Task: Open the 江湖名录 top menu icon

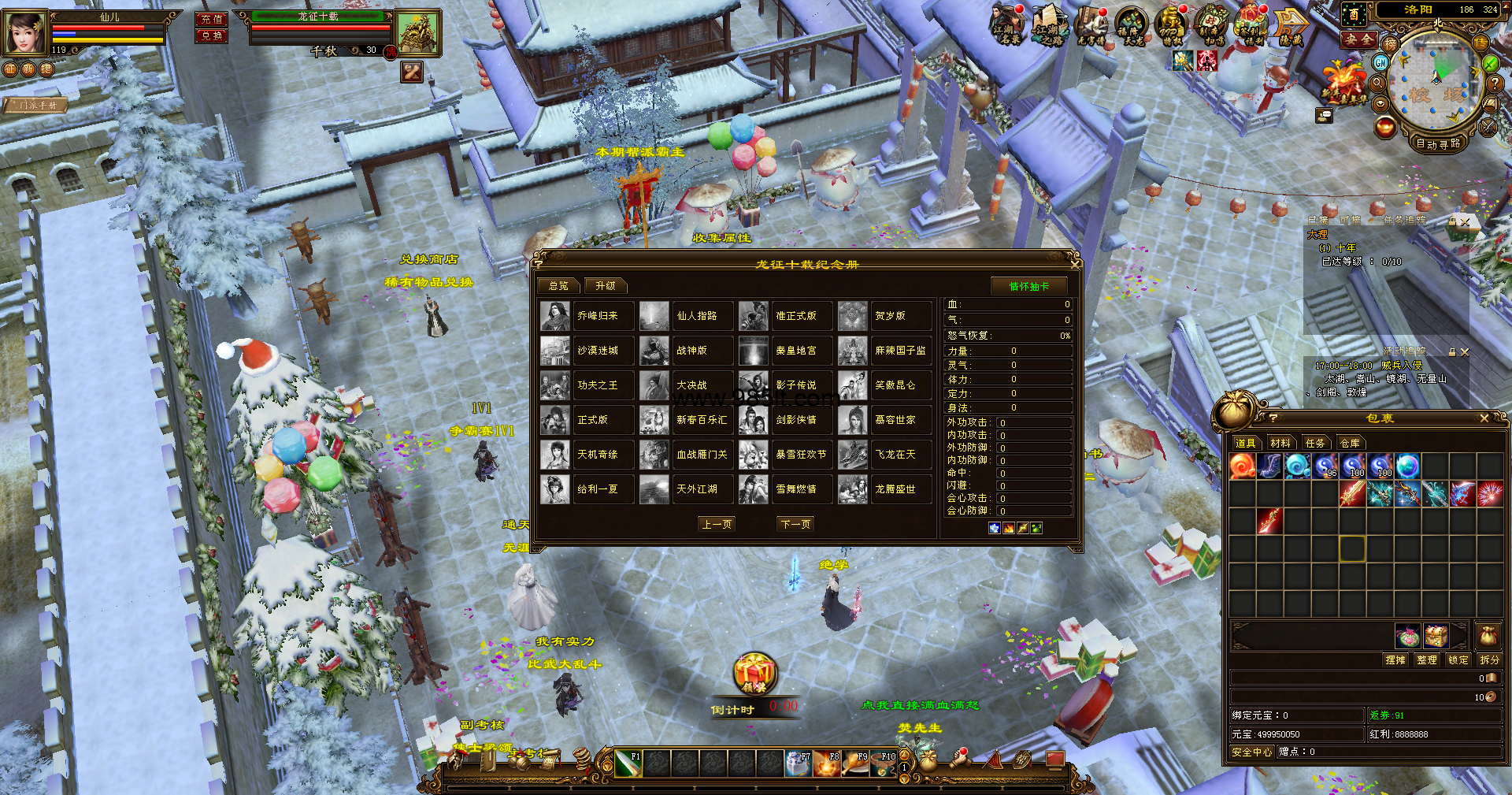Action: [x=1007, y=26]
